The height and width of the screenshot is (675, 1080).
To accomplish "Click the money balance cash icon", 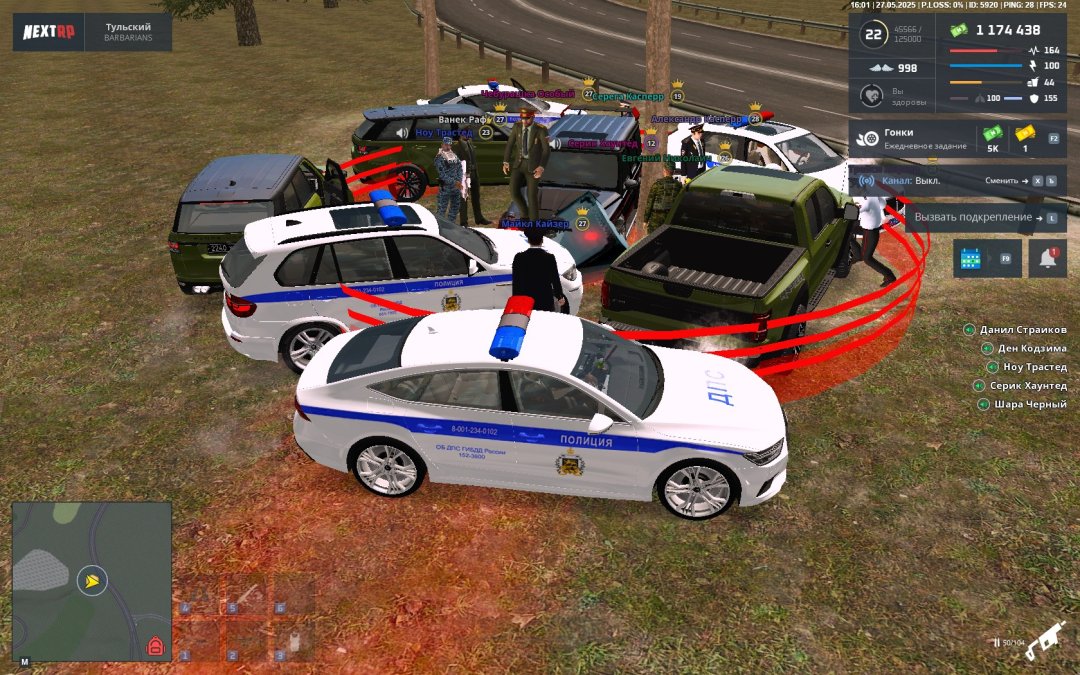I will tap(960, 31).
